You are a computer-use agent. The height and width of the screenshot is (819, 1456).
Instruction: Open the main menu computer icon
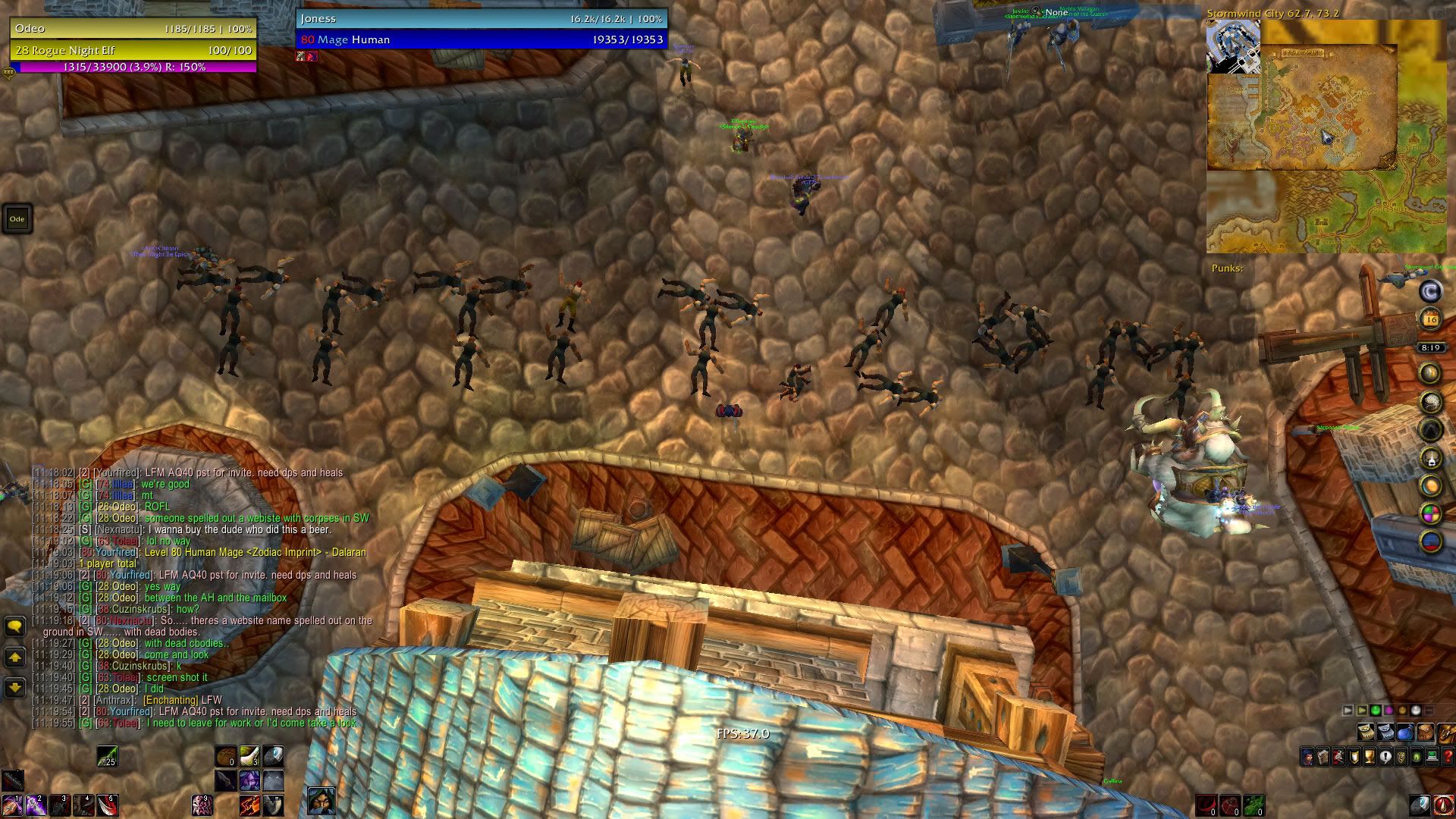[x=1430, y=757]
